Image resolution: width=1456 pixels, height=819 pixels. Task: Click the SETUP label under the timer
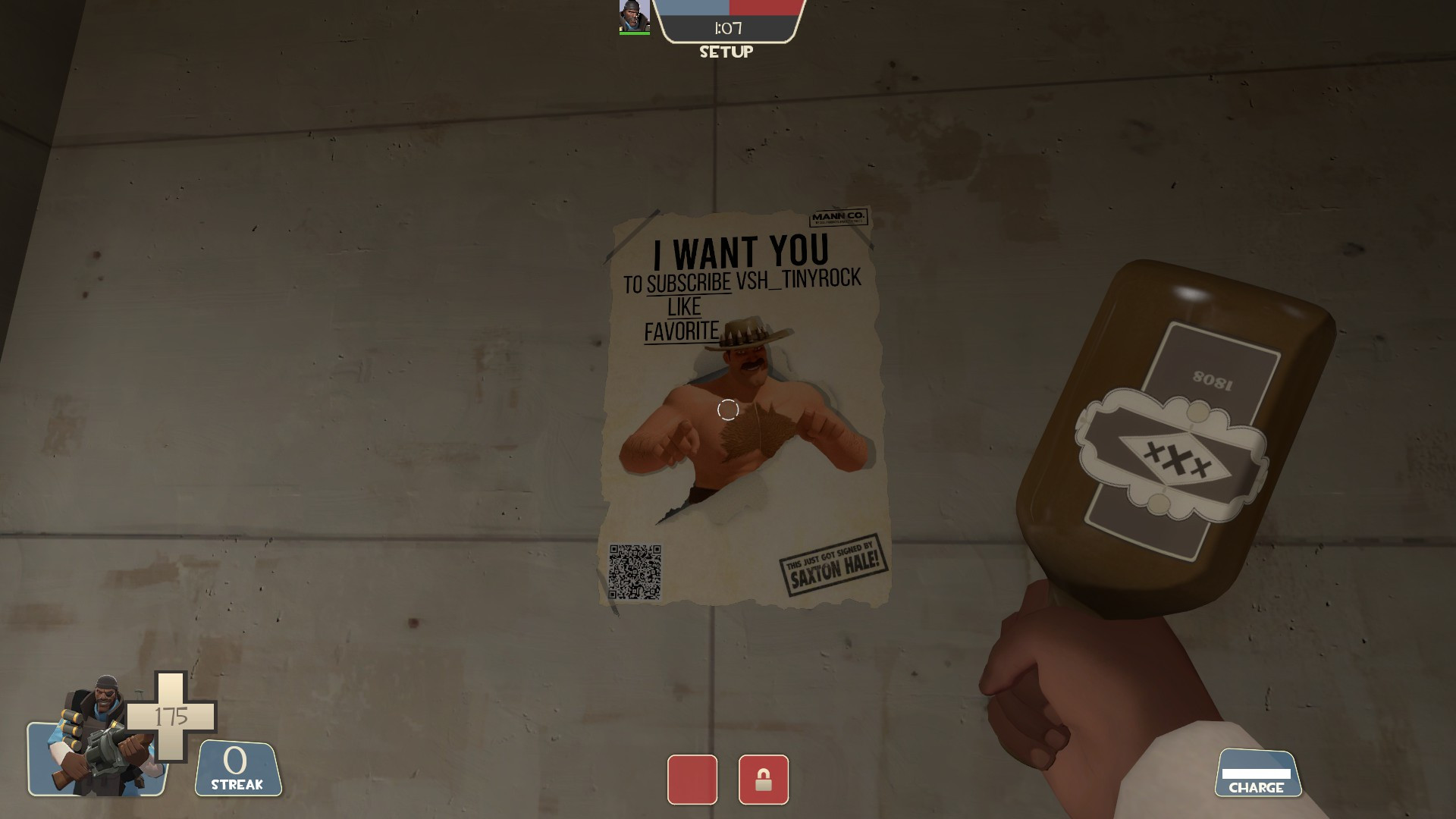click(x=726, y=52)
